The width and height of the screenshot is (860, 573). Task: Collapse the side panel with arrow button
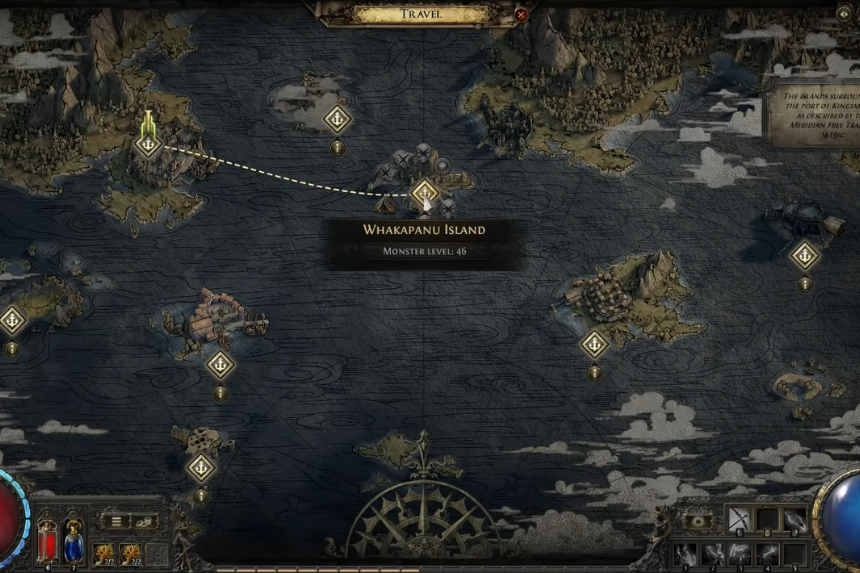click(x=842, y=13)
